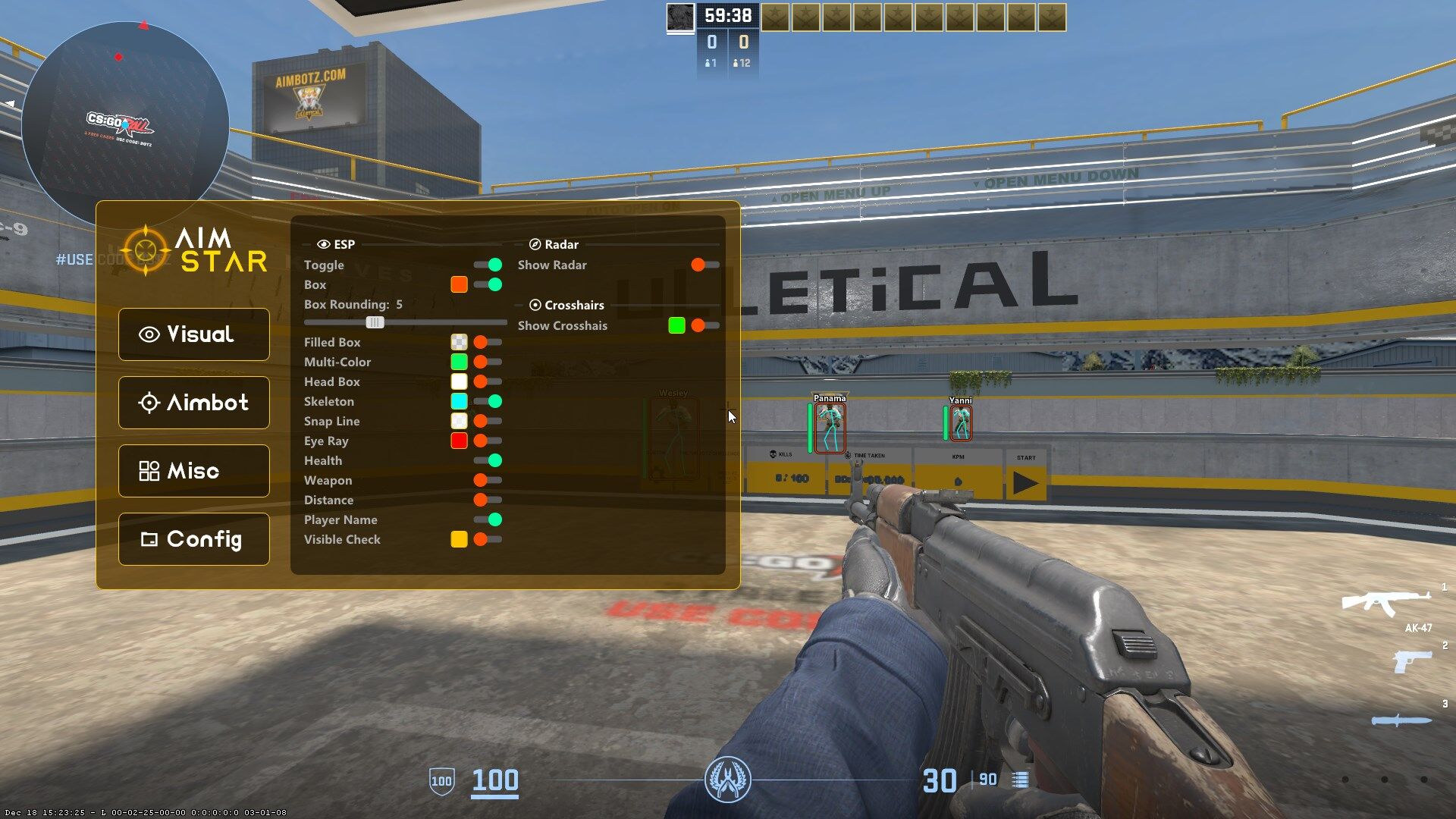Select the Aimbot target icon in sidebar
The image size is (1456, 819).
(x=150, y=403)
